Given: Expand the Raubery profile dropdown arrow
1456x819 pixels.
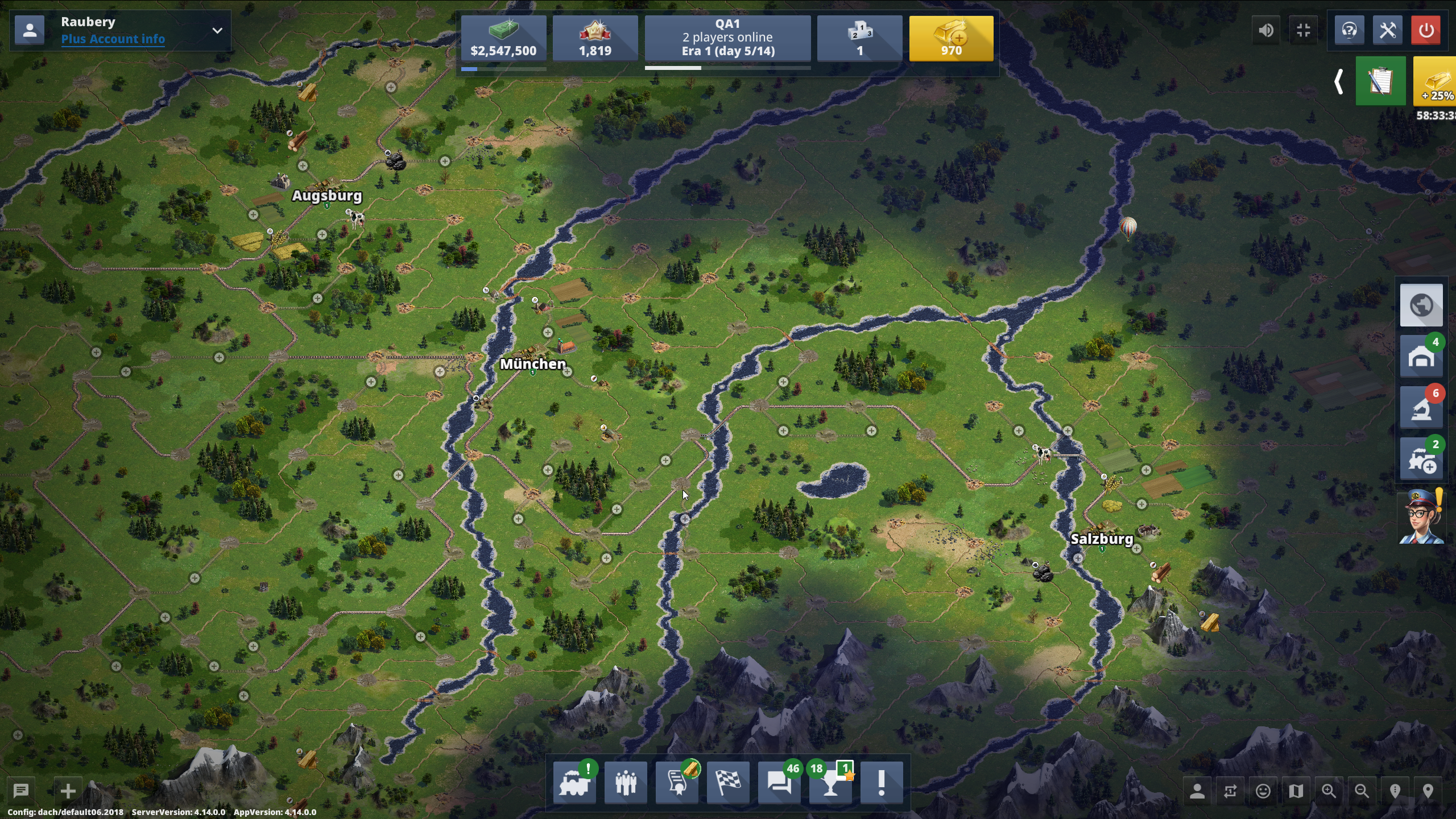Looking at the screenshot, I should click(217, 31).
